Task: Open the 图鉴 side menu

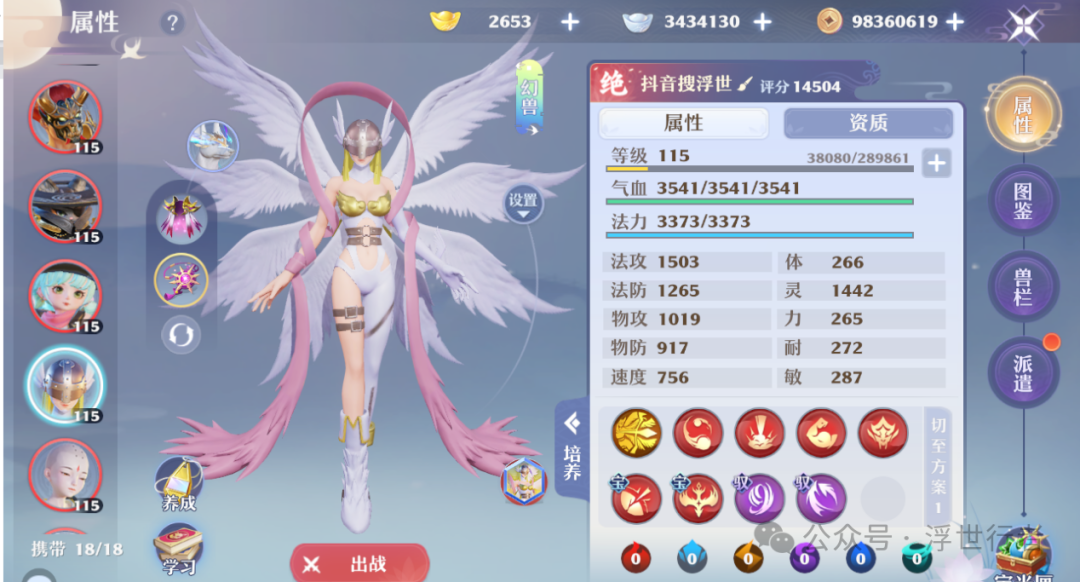Action: (1022, 201)
